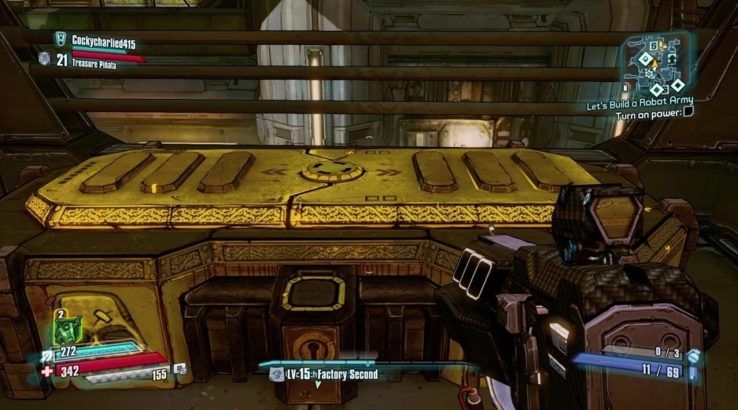
Task: Click the LV-15 Factory Second label
Action: [329, 373]
